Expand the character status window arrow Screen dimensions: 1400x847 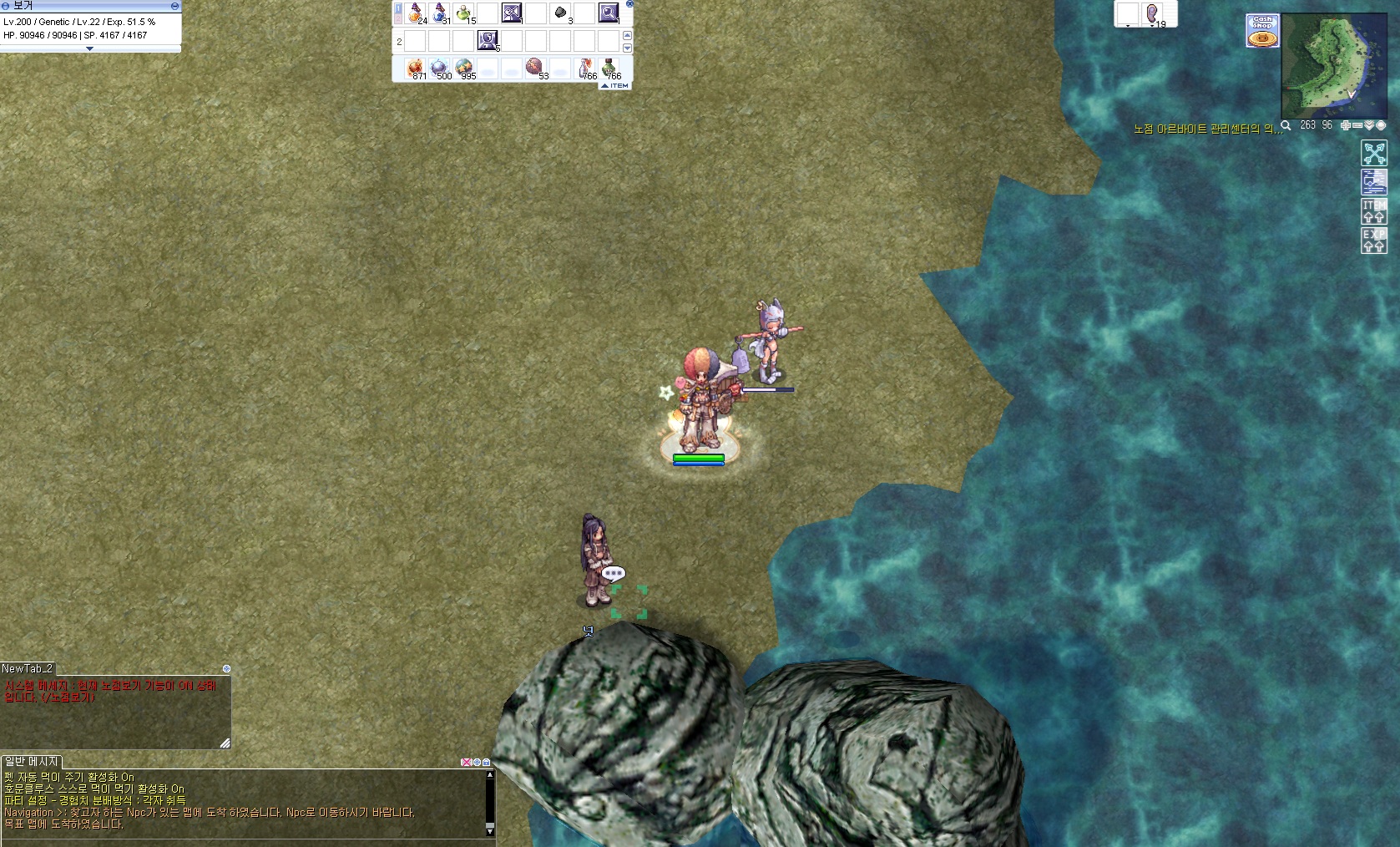90,48
